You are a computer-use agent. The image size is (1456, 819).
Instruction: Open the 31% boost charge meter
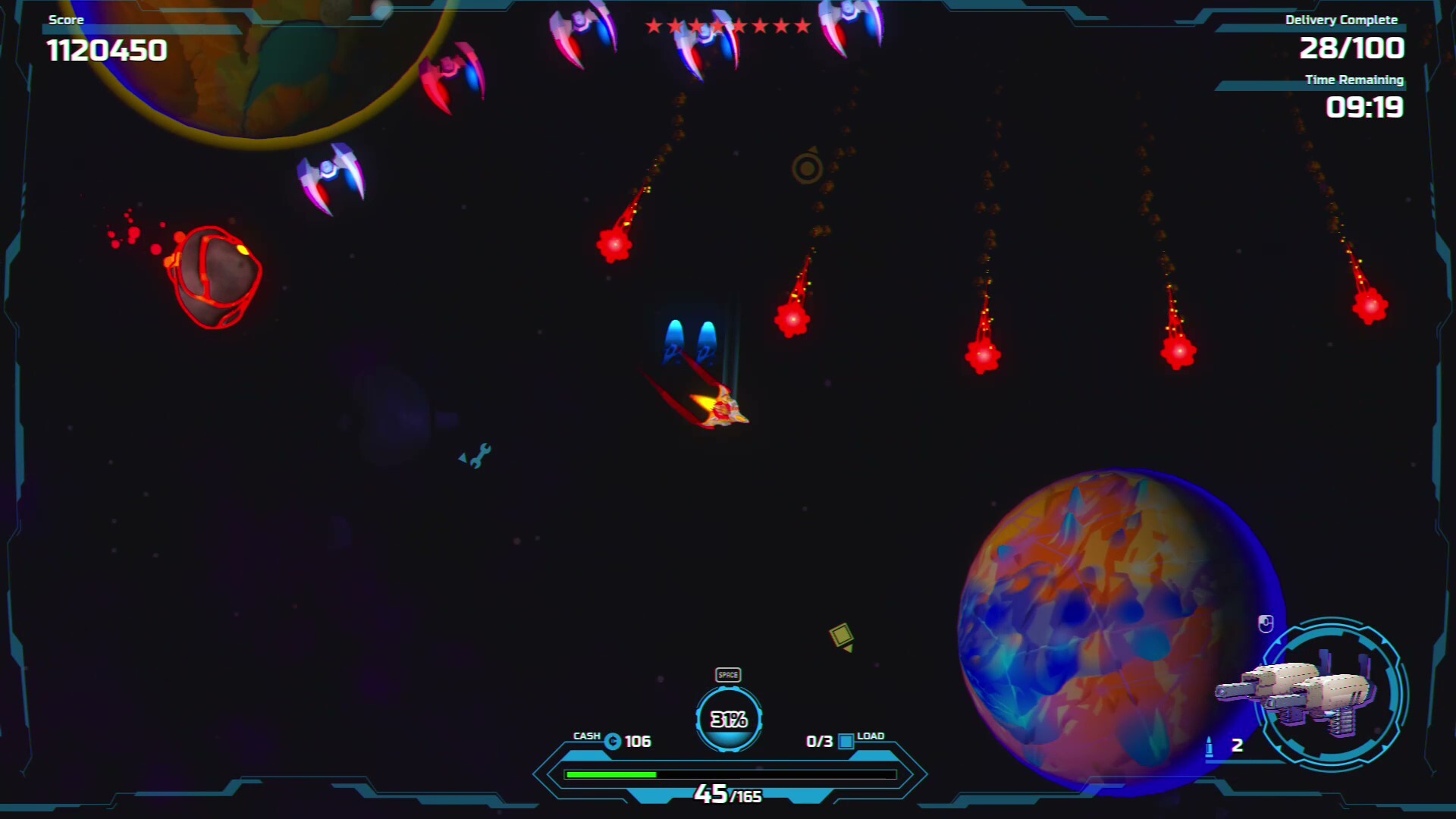point(727,719)
